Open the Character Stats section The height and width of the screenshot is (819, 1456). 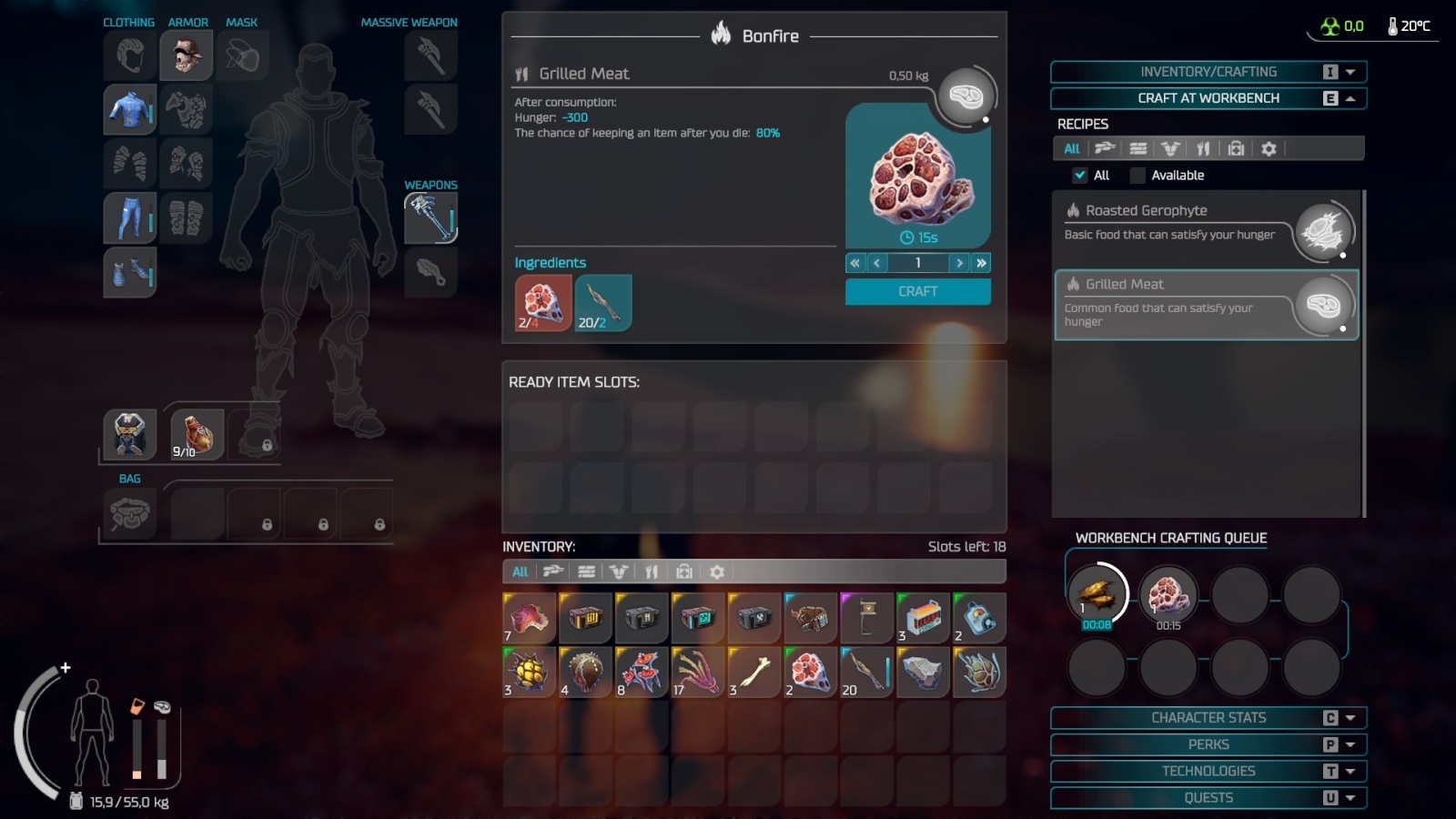click(1208, 718)
